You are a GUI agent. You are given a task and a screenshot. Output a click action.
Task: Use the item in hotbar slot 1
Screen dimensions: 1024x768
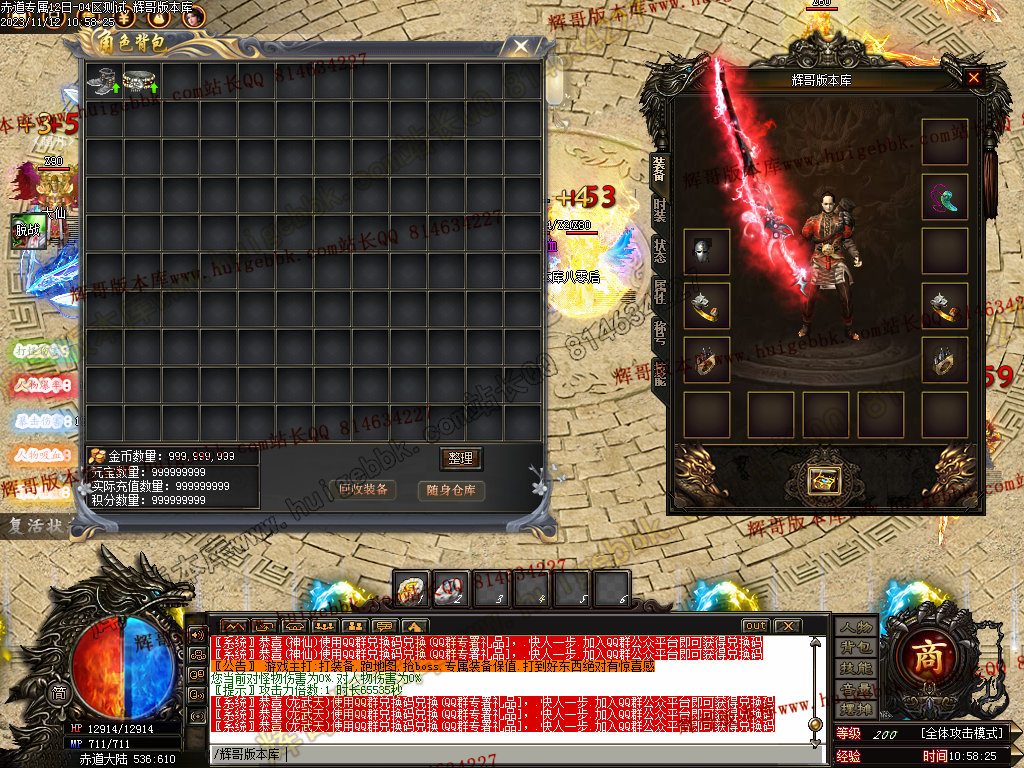411,589
